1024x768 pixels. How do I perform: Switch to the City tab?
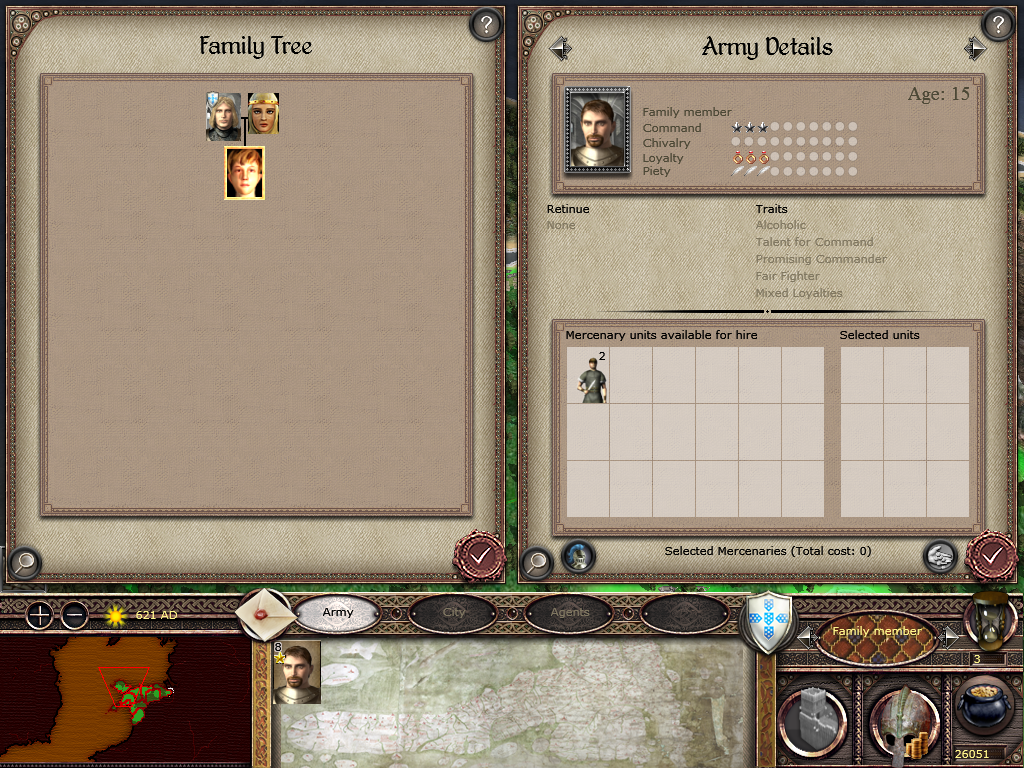point(454,612)
